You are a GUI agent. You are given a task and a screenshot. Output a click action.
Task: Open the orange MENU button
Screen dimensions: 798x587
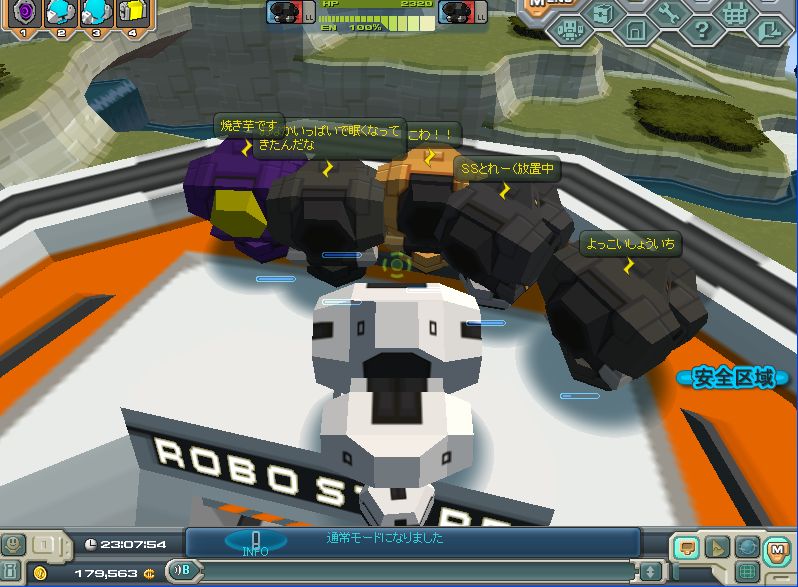pos(538,5)
